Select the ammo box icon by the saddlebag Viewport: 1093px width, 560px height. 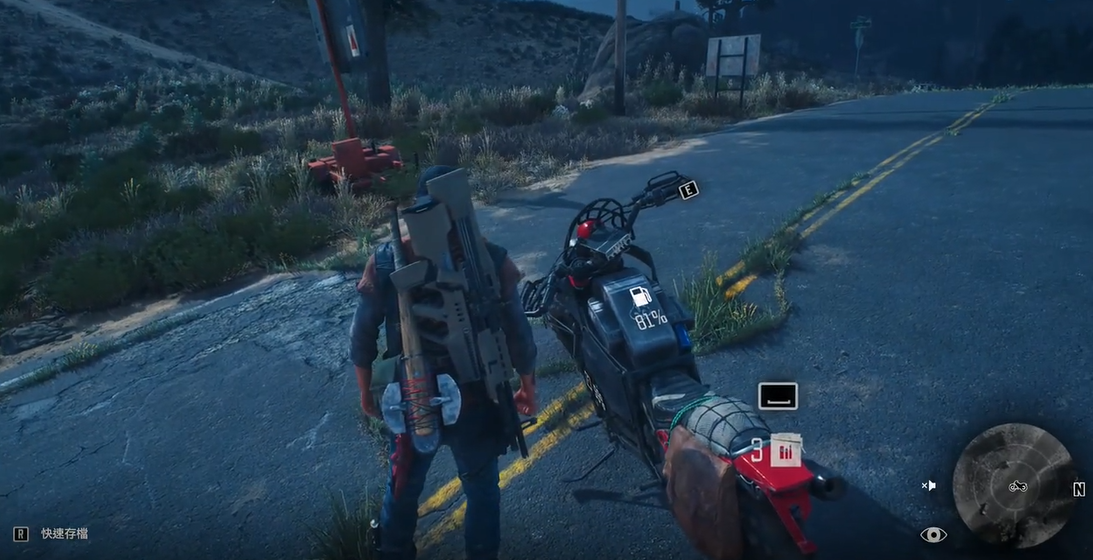pyautogui.click(x=787, y=451)
